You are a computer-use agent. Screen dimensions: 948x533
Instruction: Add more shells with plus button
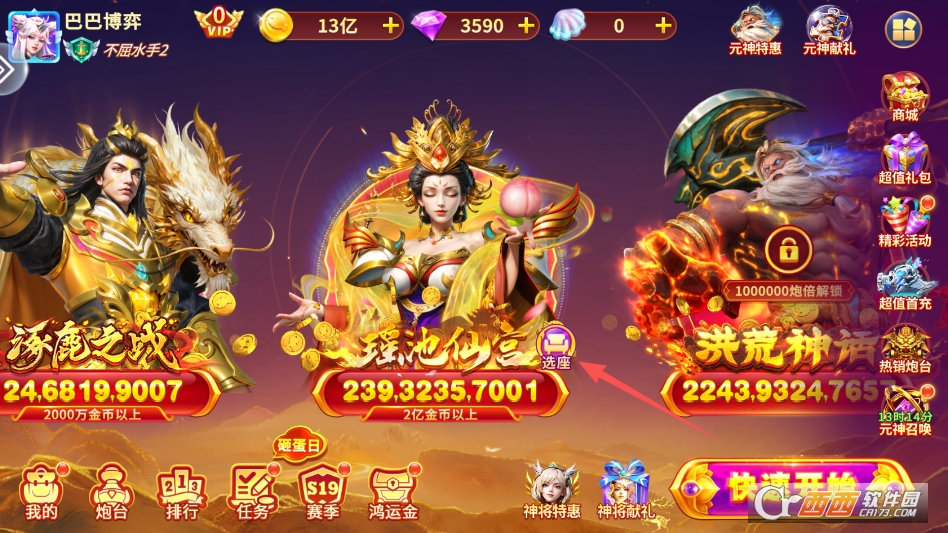coord(663,26)
